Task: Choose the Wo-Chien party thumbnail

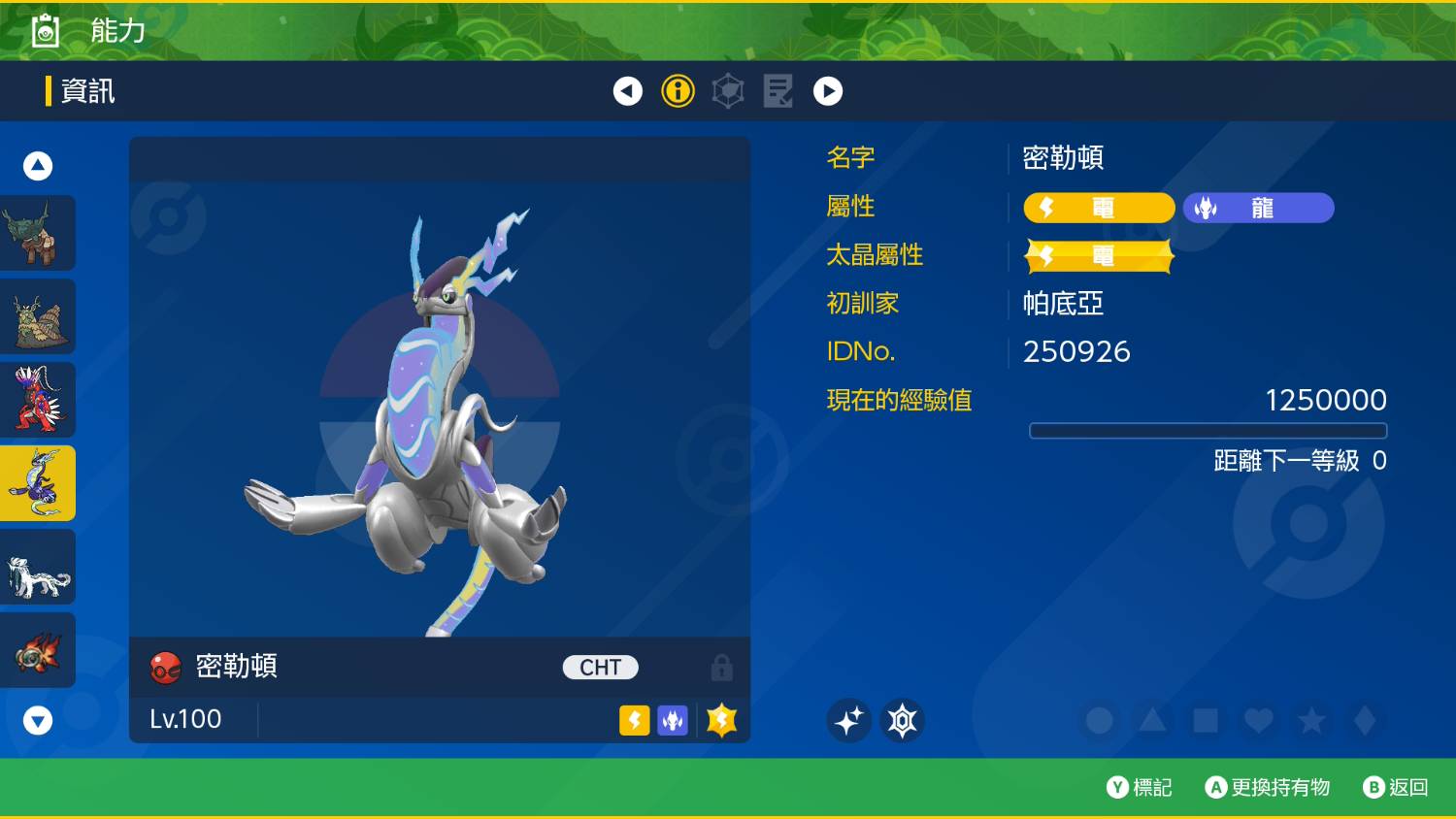Action: pos(38,316)
